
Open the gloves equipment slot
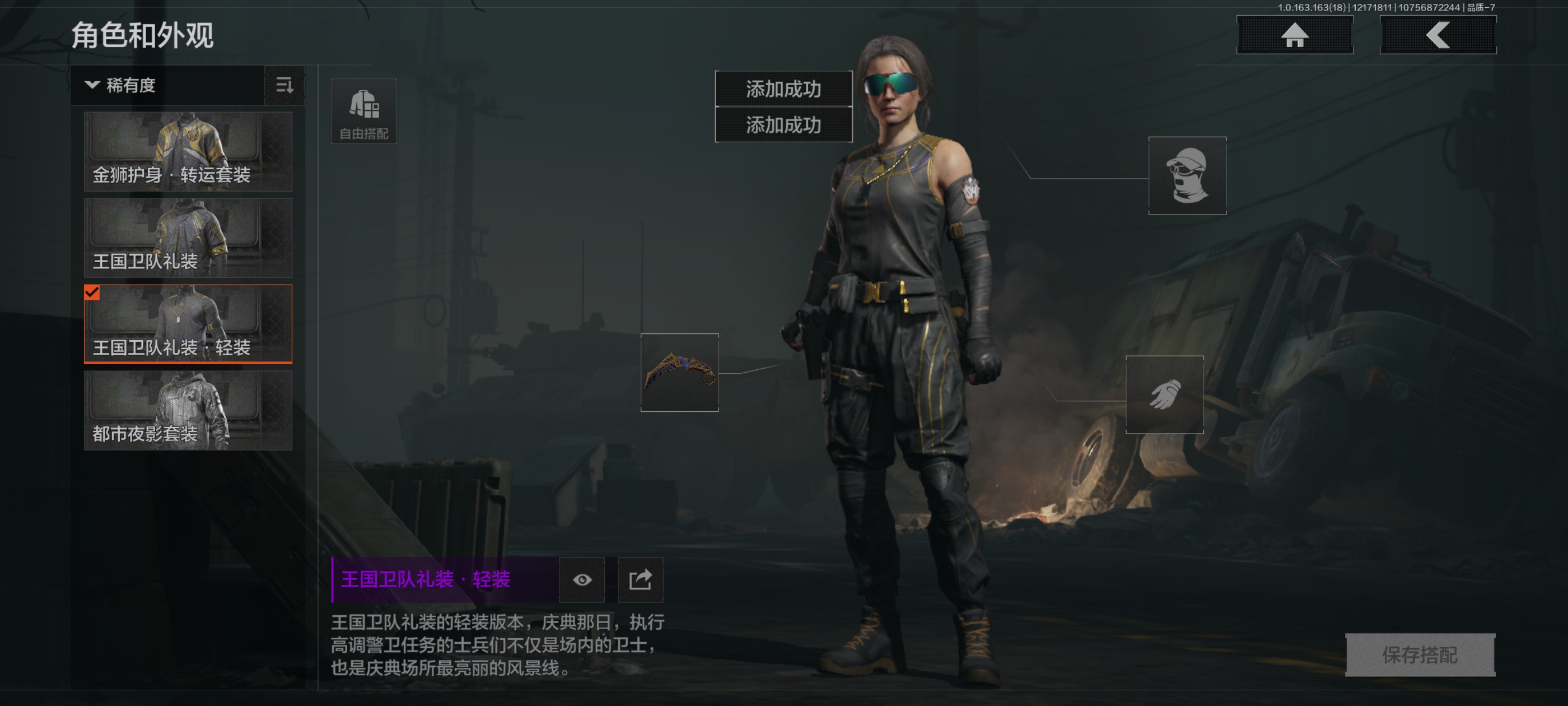[x=1164, y=394]
